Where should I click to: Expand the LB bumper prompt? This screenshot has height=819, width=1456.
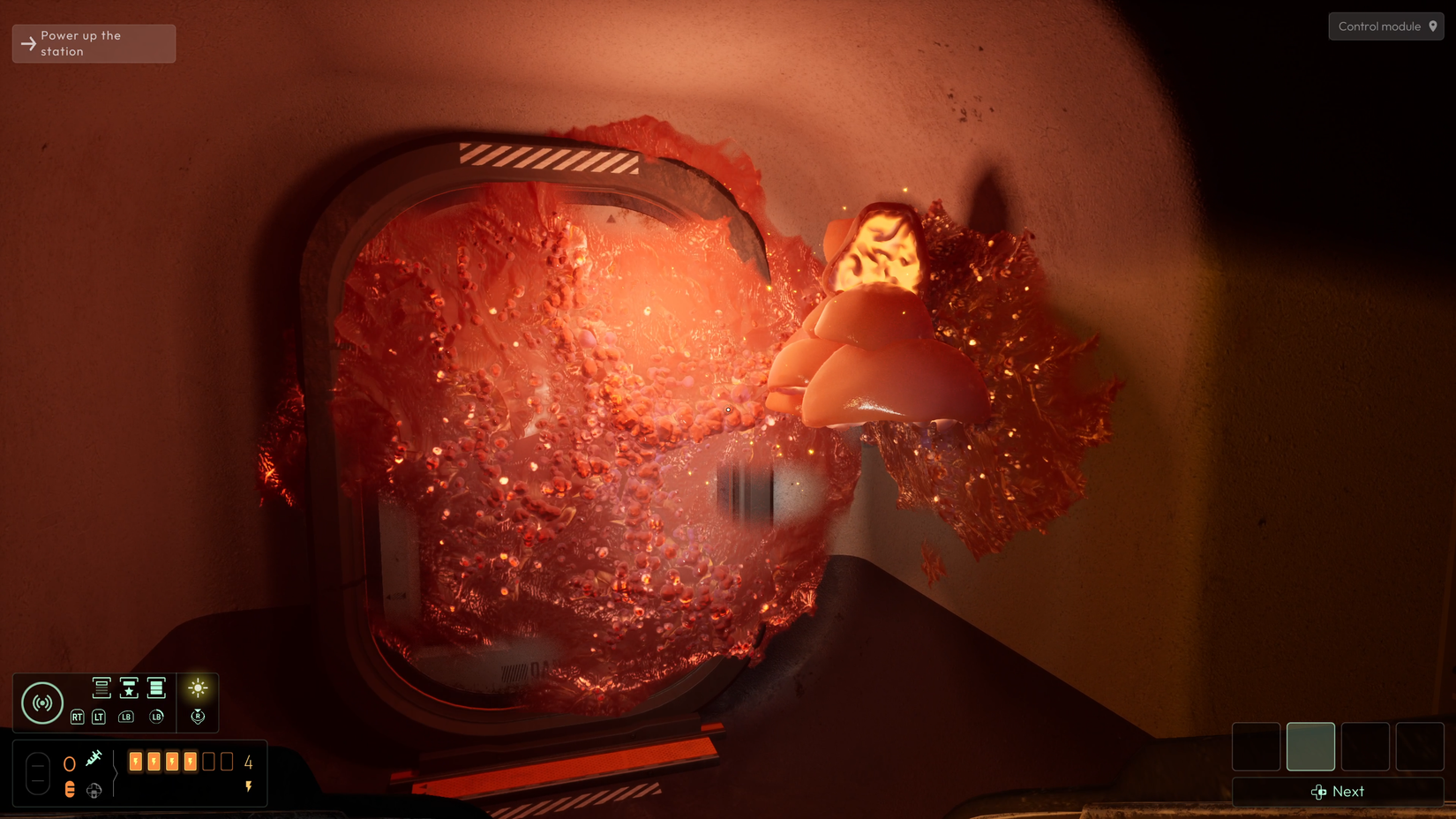127,718
